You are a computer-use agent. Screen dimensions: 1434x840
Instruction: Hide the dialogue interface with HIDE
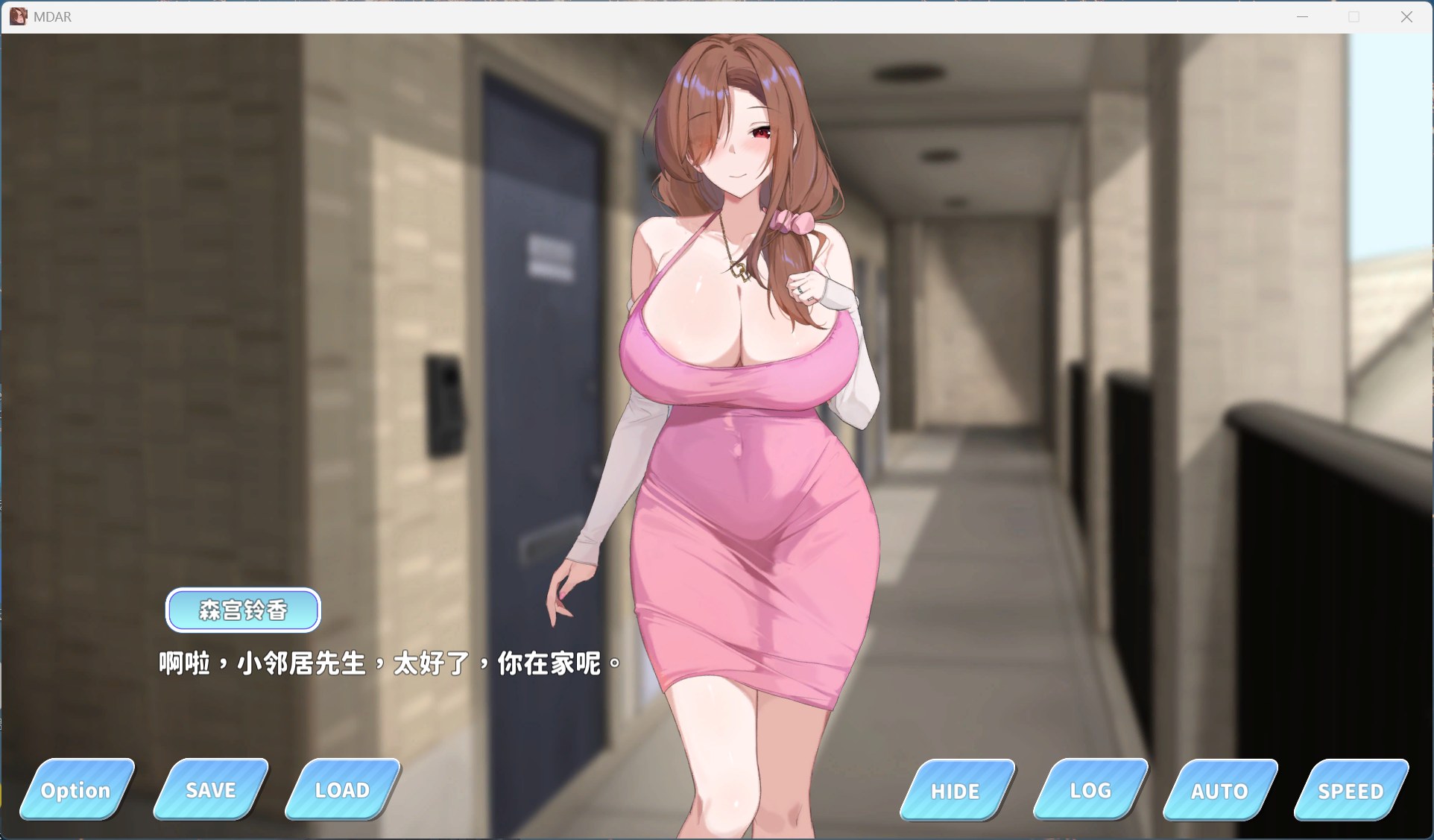tap(956, 792)
